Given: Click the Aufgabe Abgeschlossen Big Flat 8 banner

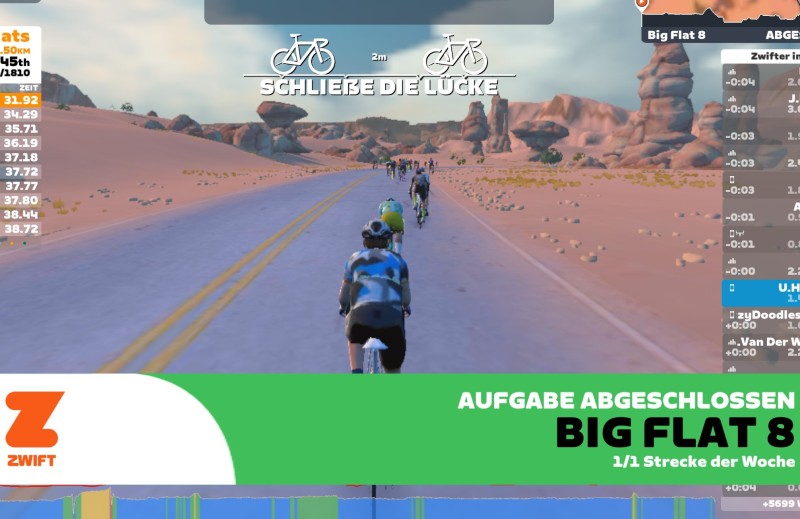Looking at the screenshot, I should point(520,430).
